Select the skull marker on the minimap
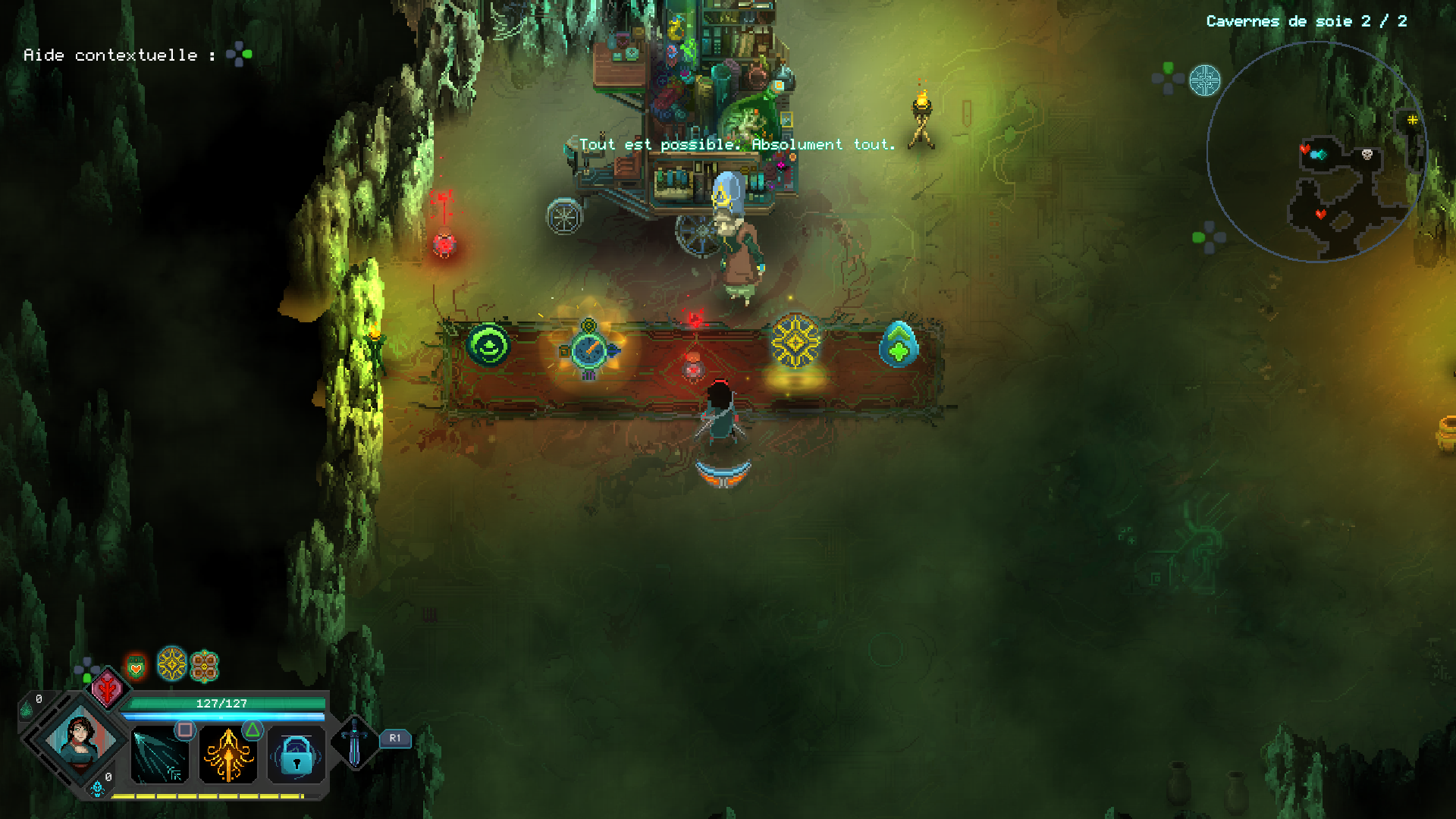 [x=1367, y=155]
